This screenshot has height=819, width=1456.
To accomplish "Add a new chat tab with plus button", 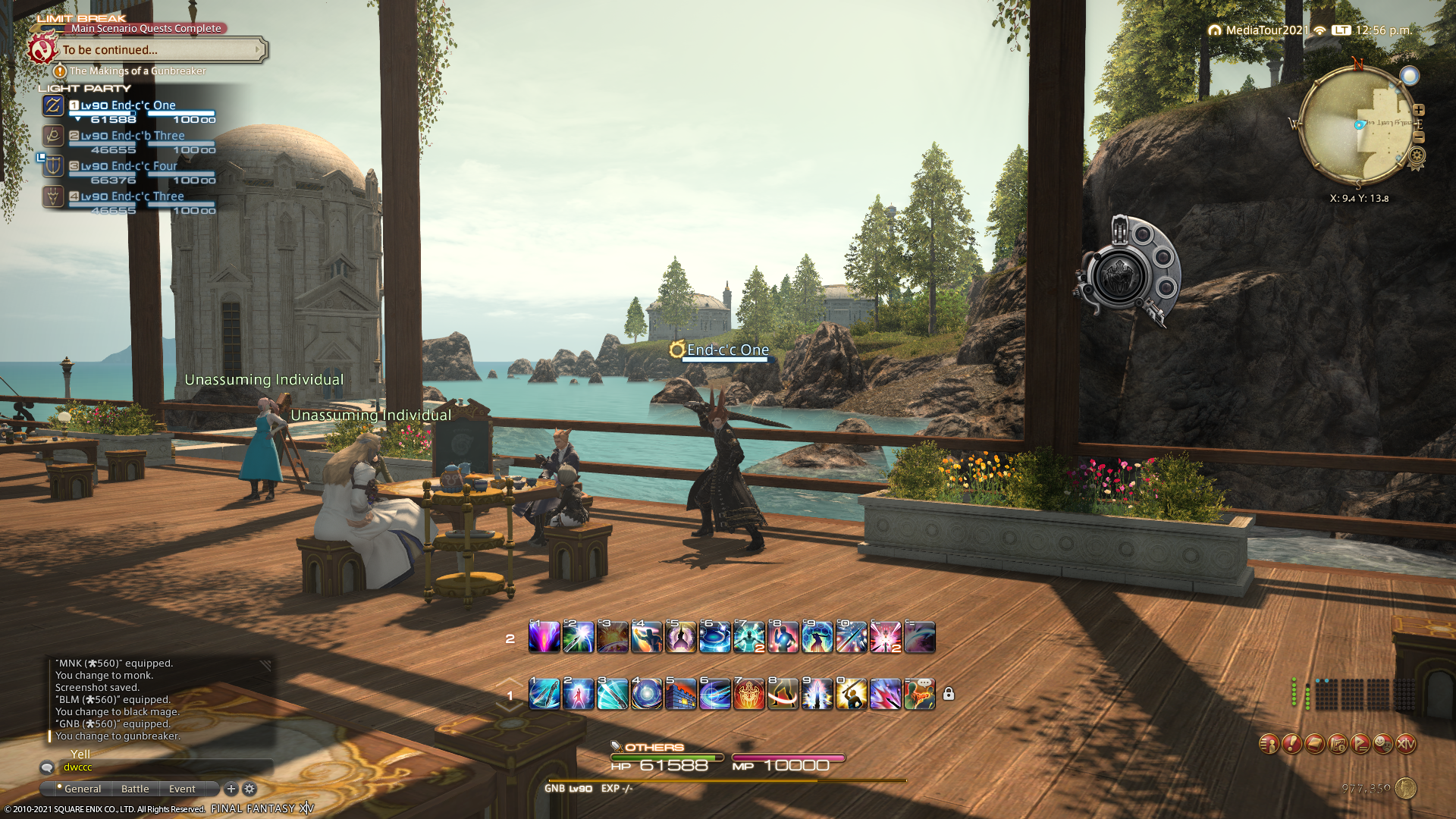I will point(231,789).
